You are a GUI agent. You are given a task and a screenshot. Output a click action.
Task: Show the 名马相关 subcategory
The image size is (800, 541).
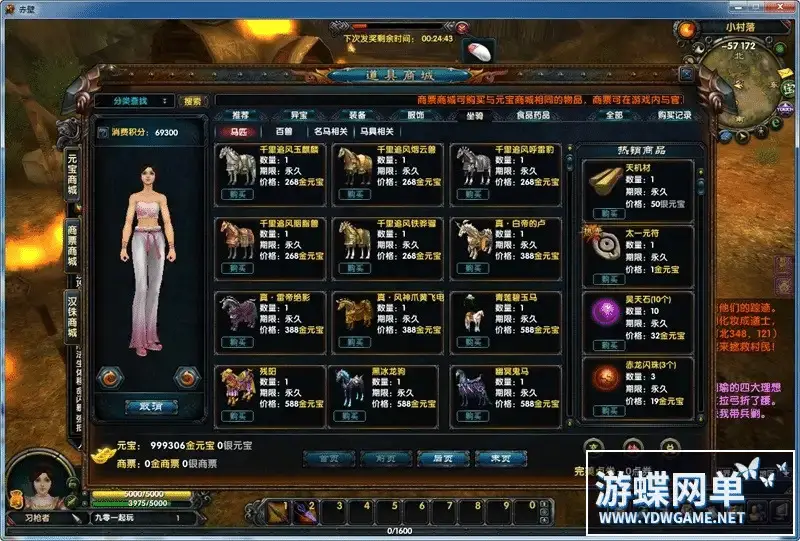tap(331, 131)
